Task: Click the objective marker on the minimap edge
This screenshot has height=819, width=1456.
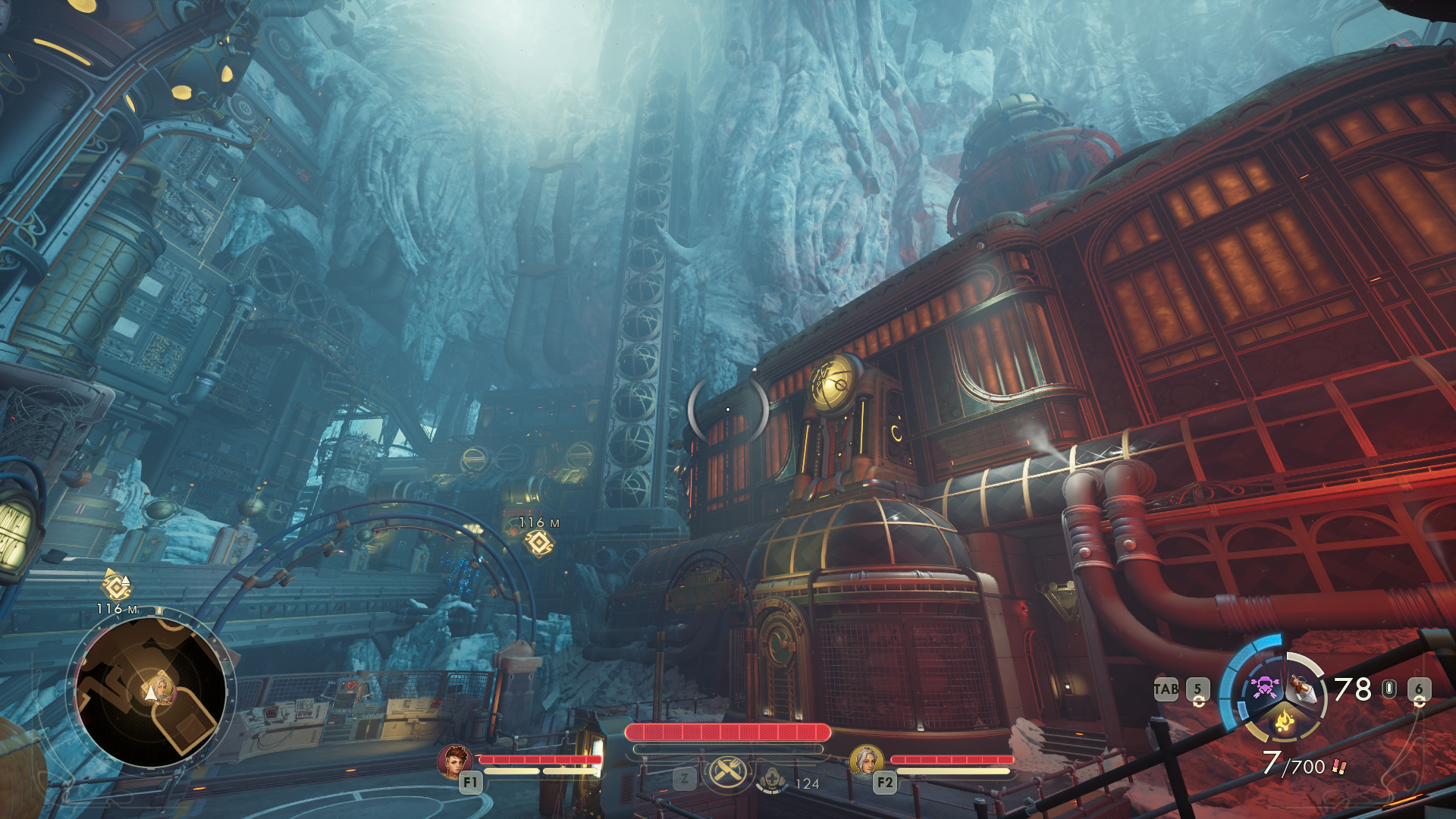Action: (117, 586)
